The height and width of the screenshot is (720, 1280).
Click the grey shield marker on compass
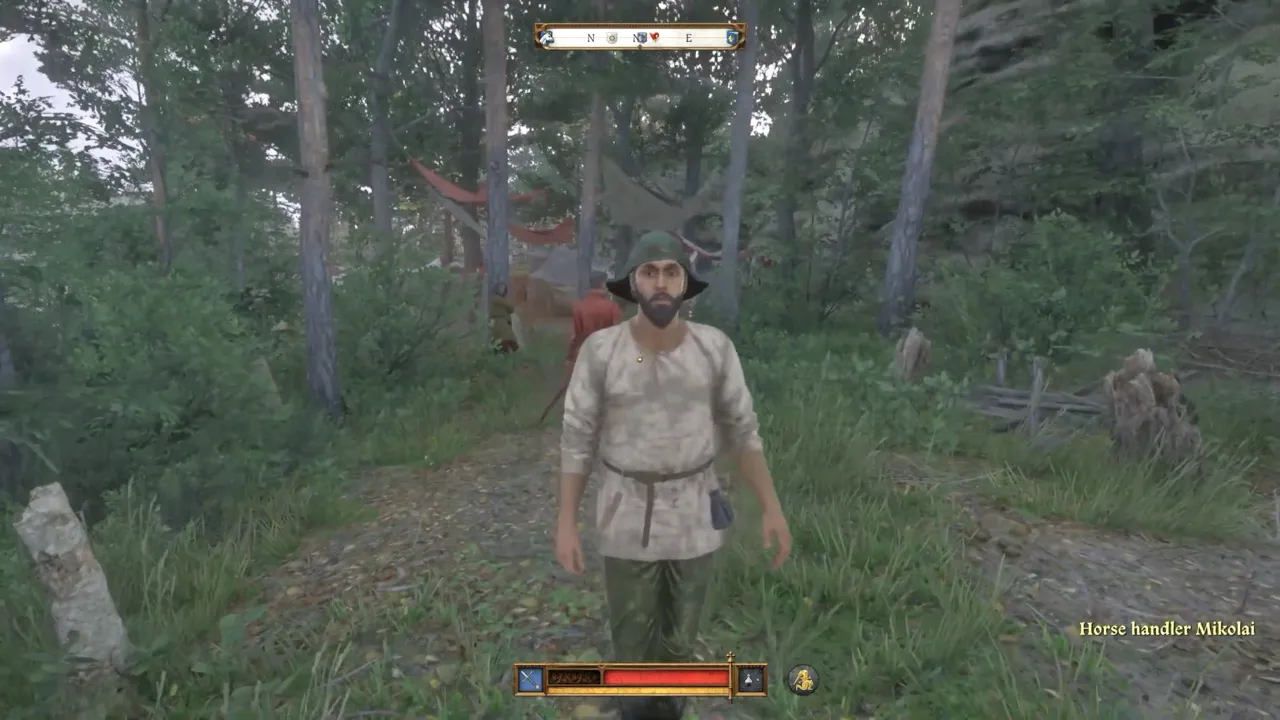coord(612,38)
